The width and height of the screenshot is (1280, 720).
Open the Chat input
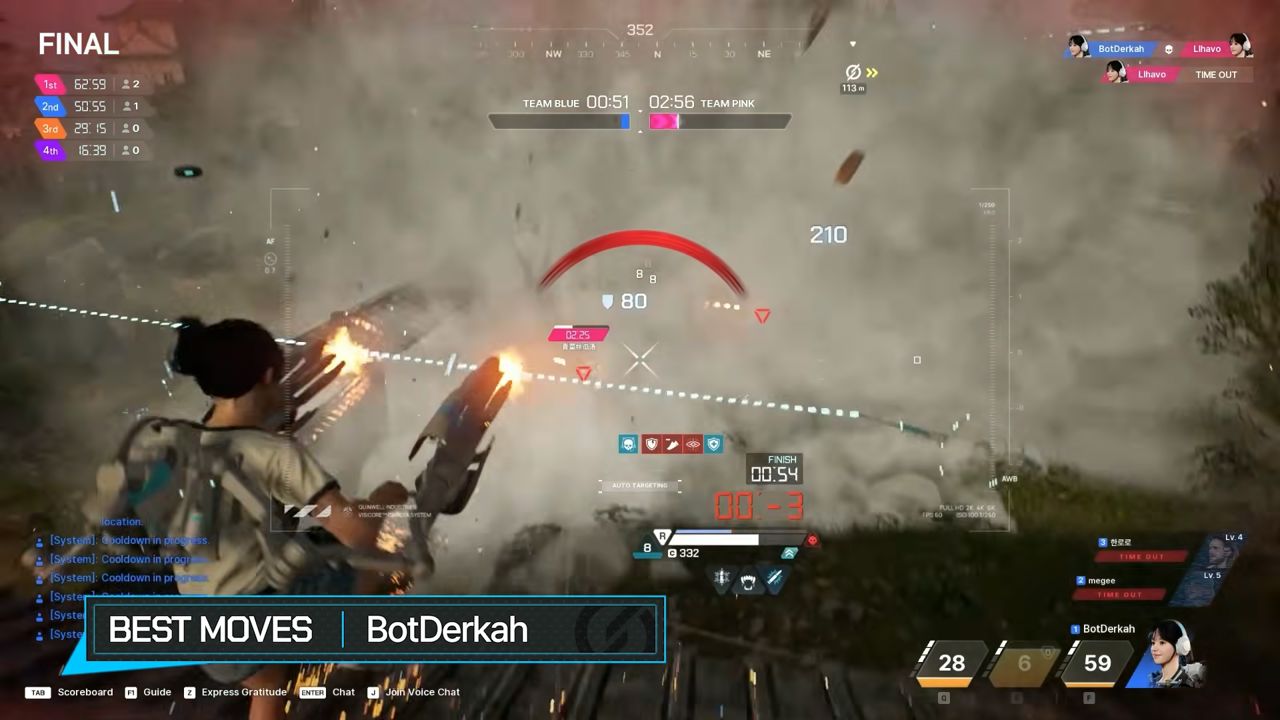(343, 692)
